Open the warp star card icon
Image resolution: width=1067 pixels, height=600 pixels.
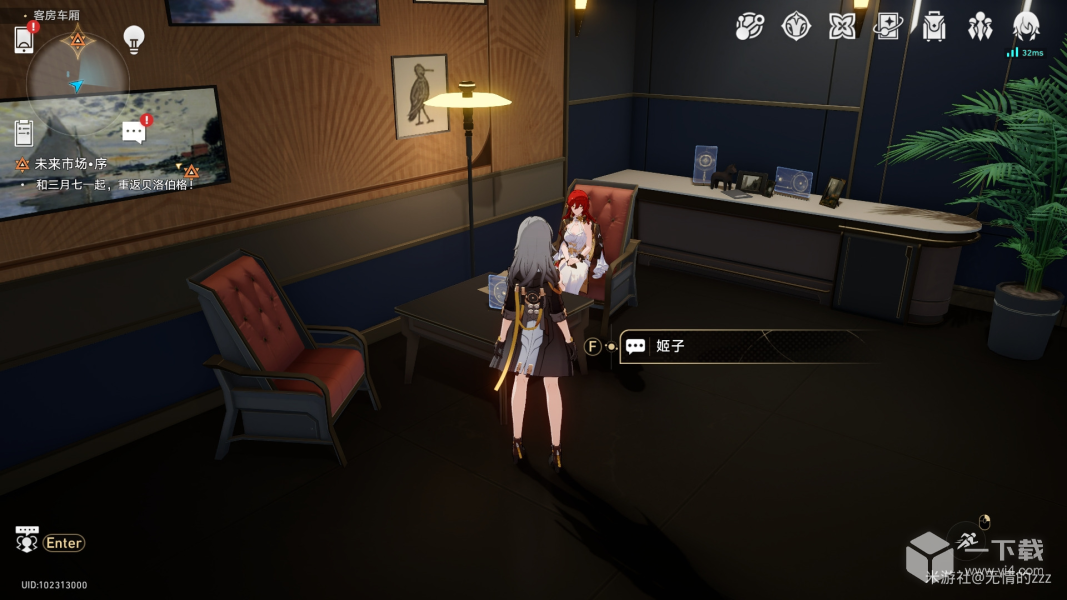(887, 27)
